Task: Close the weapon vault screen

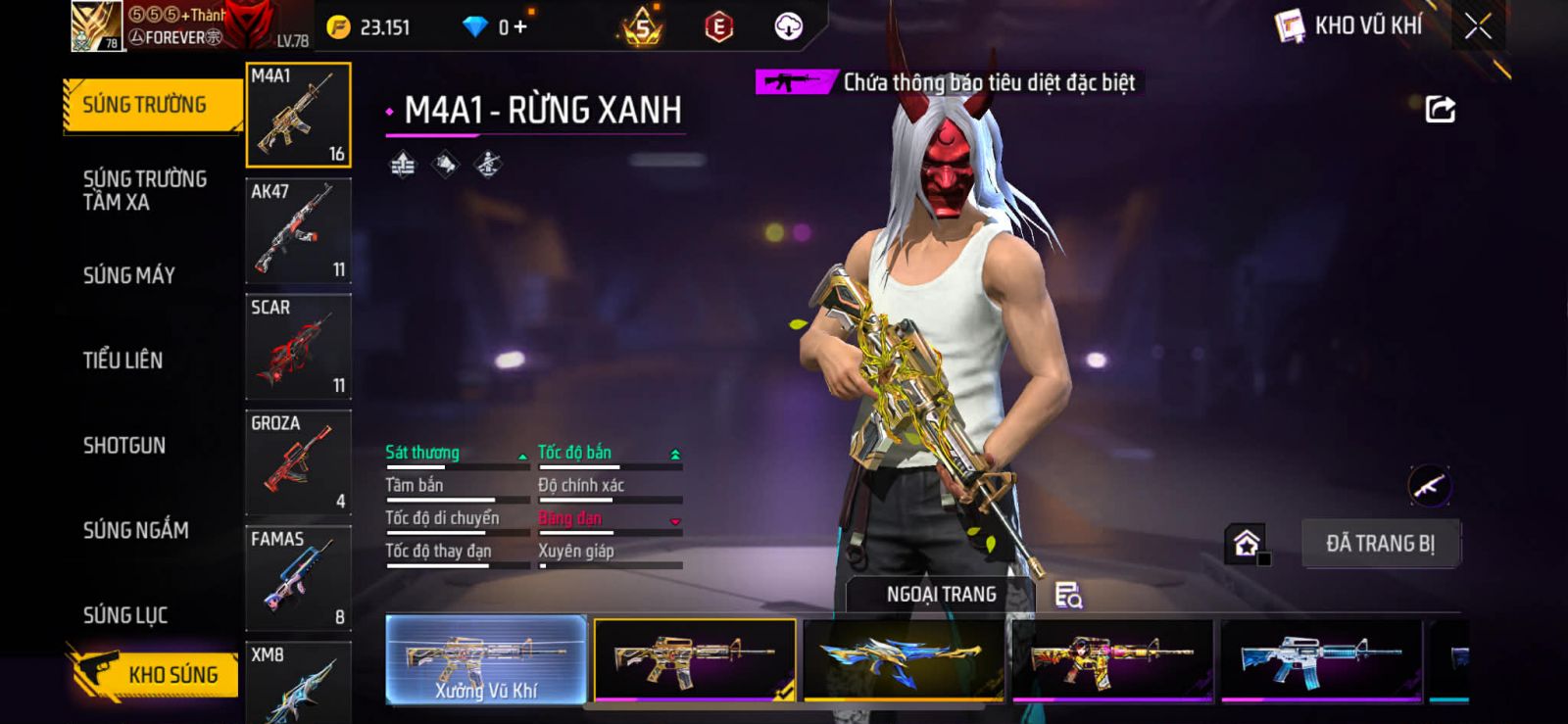Action: (x=1478, y=26)
